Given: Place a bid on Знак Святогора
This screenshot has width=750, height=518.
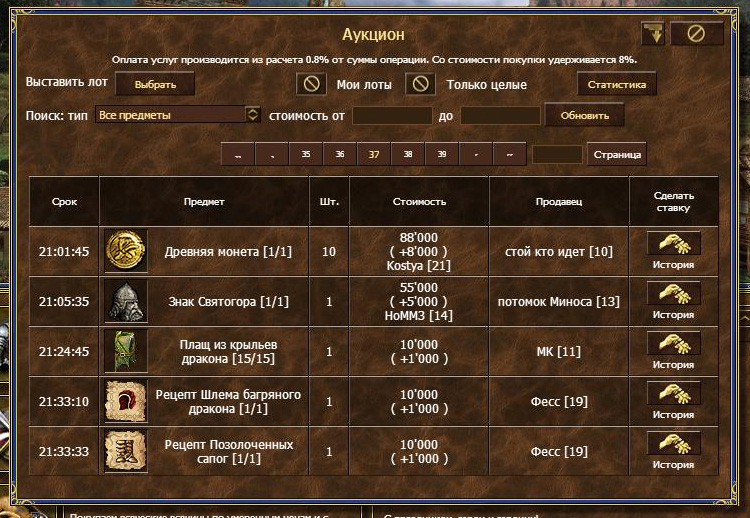Looking at the screenshot, I should point(673,294).
